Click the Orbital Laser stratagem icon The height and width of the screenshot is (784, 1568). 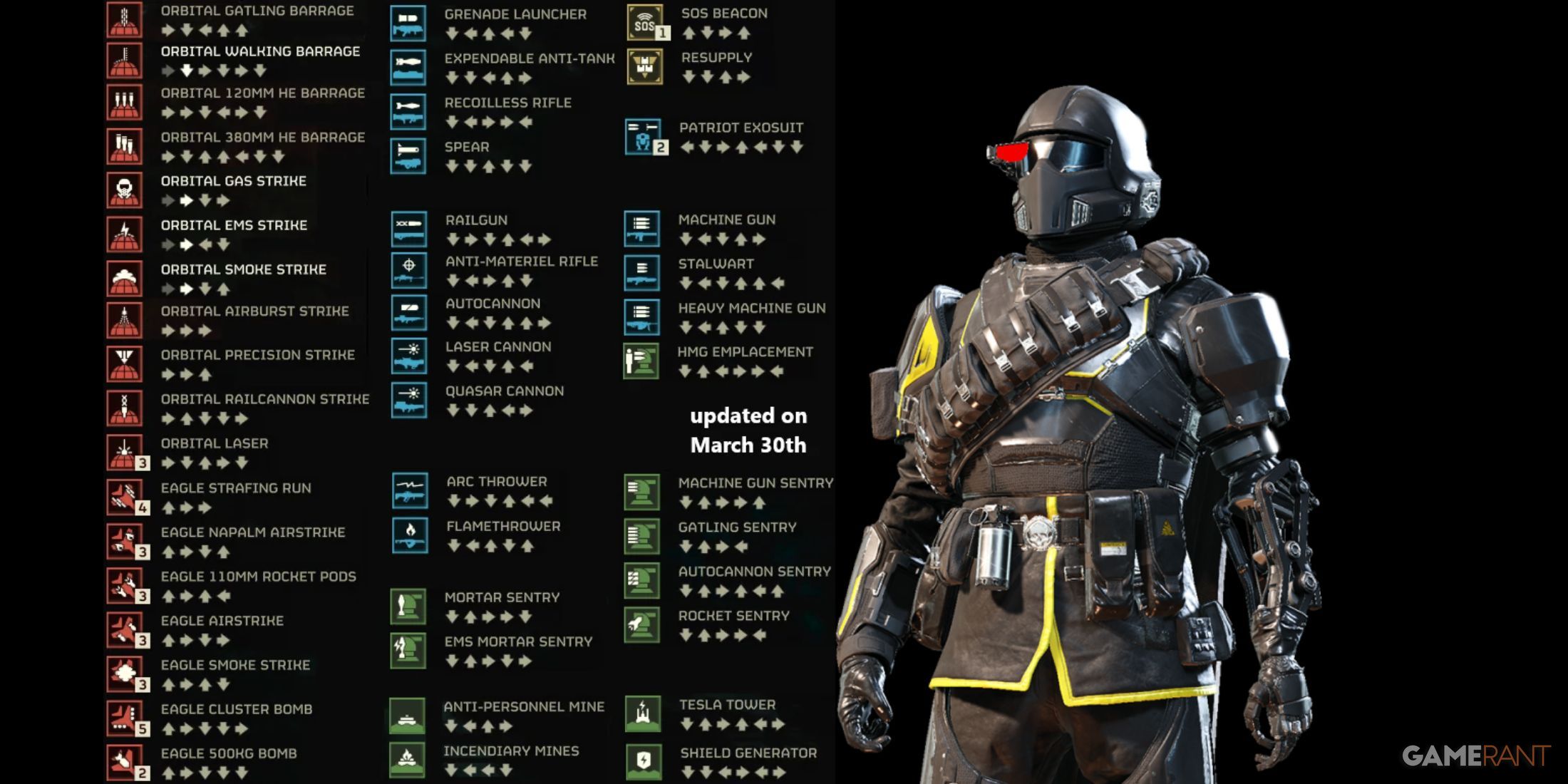pos(124,453)
